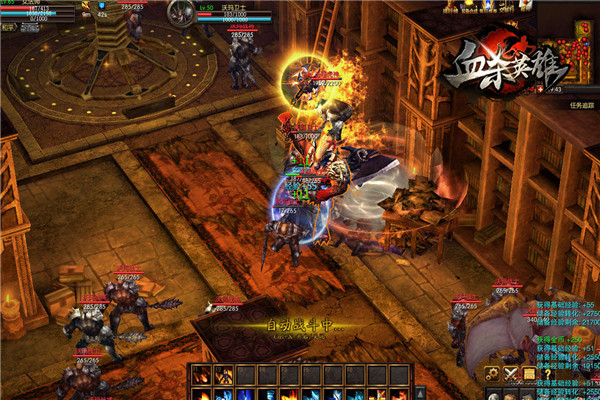Open the minimap with red enemy dots

click(x=579, y=48)
